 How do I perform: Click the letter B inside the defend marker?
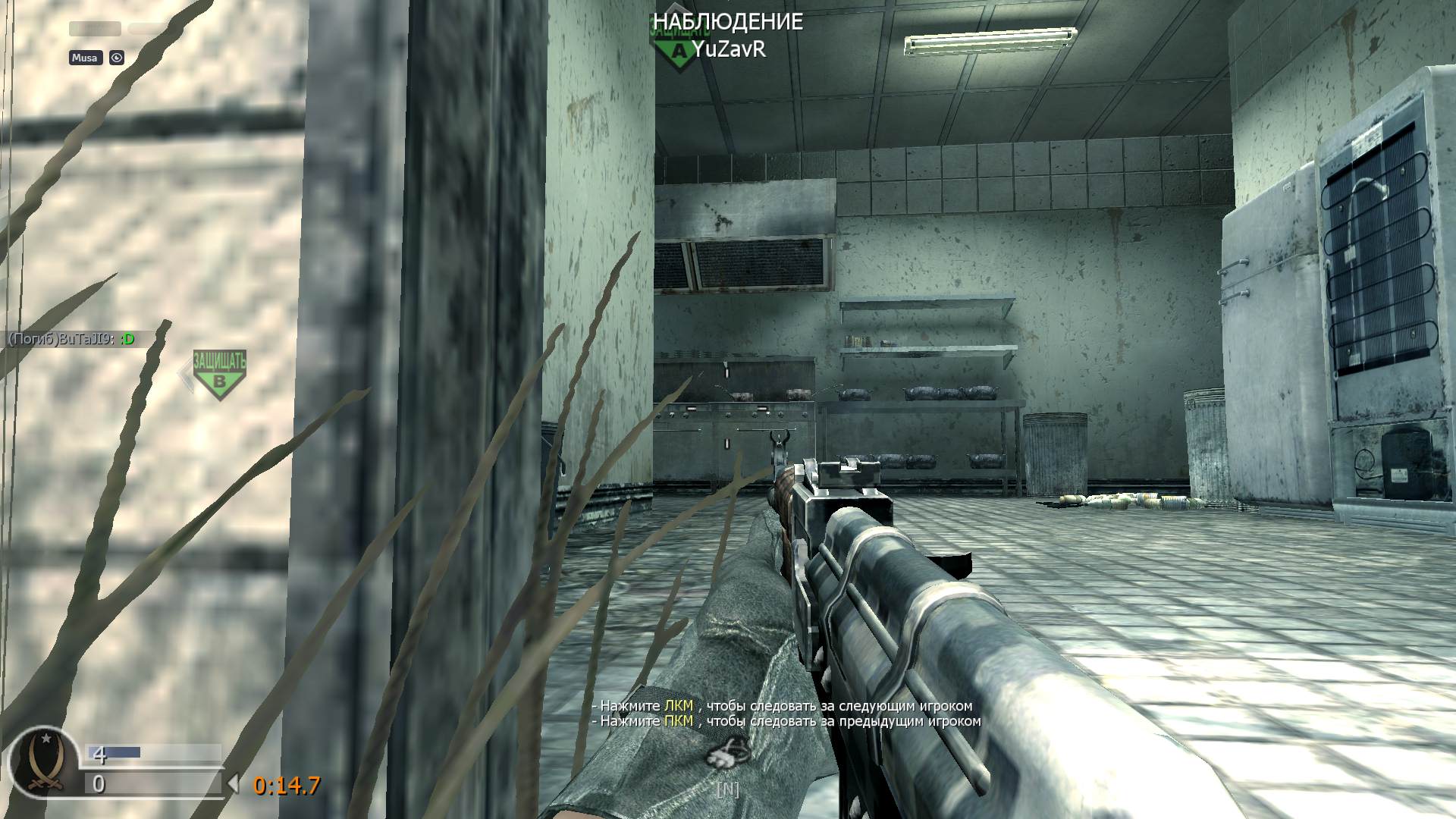coord(219,383)
